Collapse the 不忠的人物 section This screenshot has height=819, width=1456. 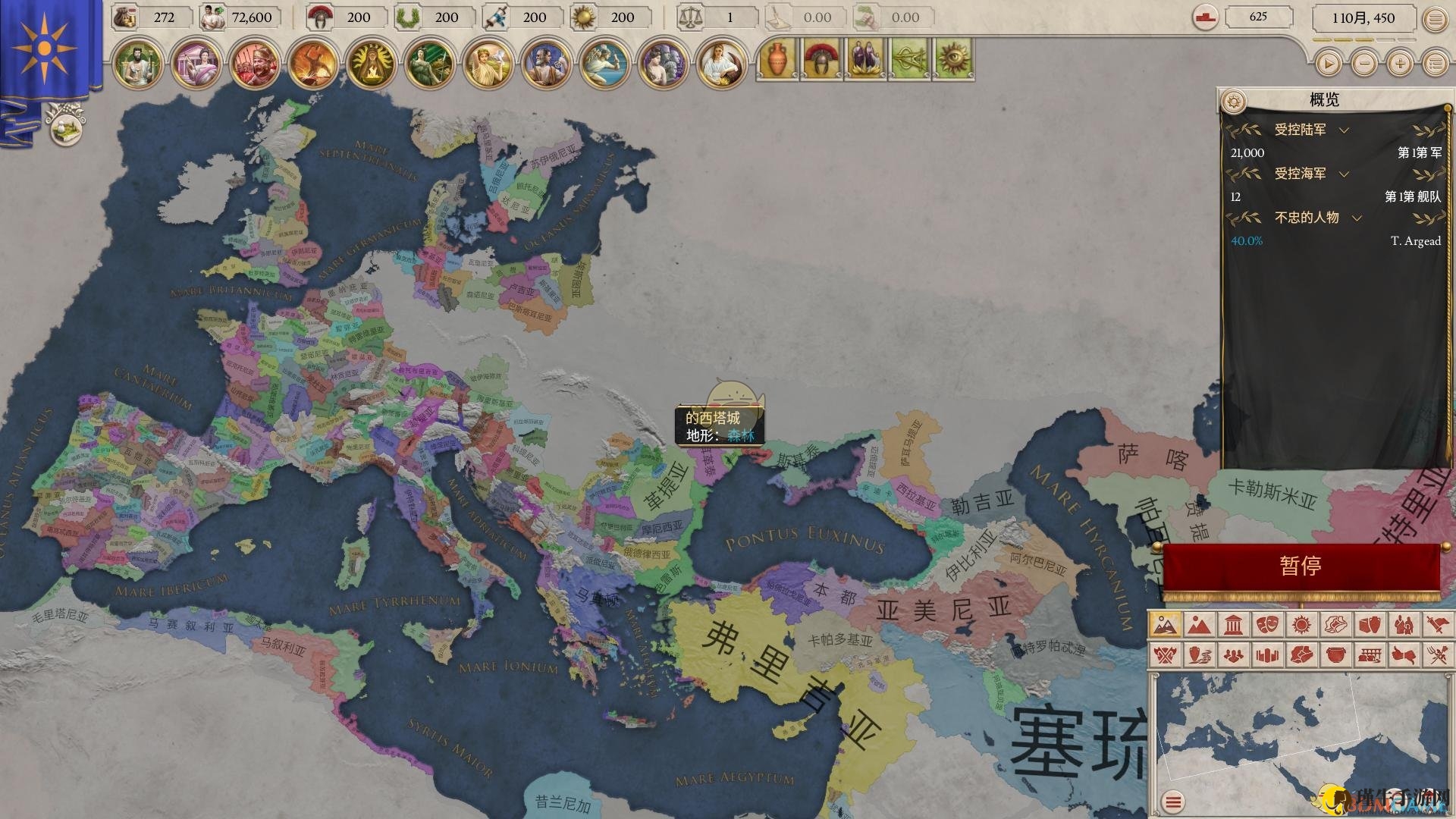pyautogui.click(x=1357, y=218)
